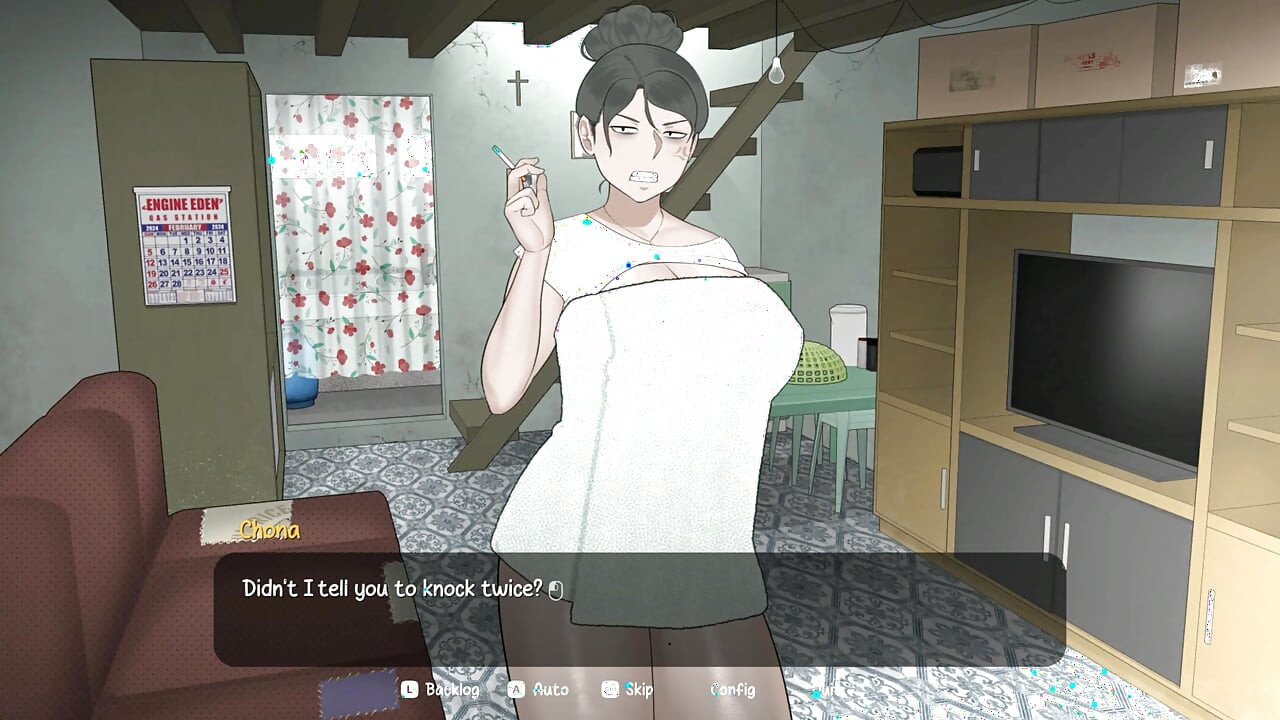Image resolution: width=1280 pixels, height=720 pixels.
Task: Click the mouse advance indicator after the dialogue text
Action: (x=557, y=590)
